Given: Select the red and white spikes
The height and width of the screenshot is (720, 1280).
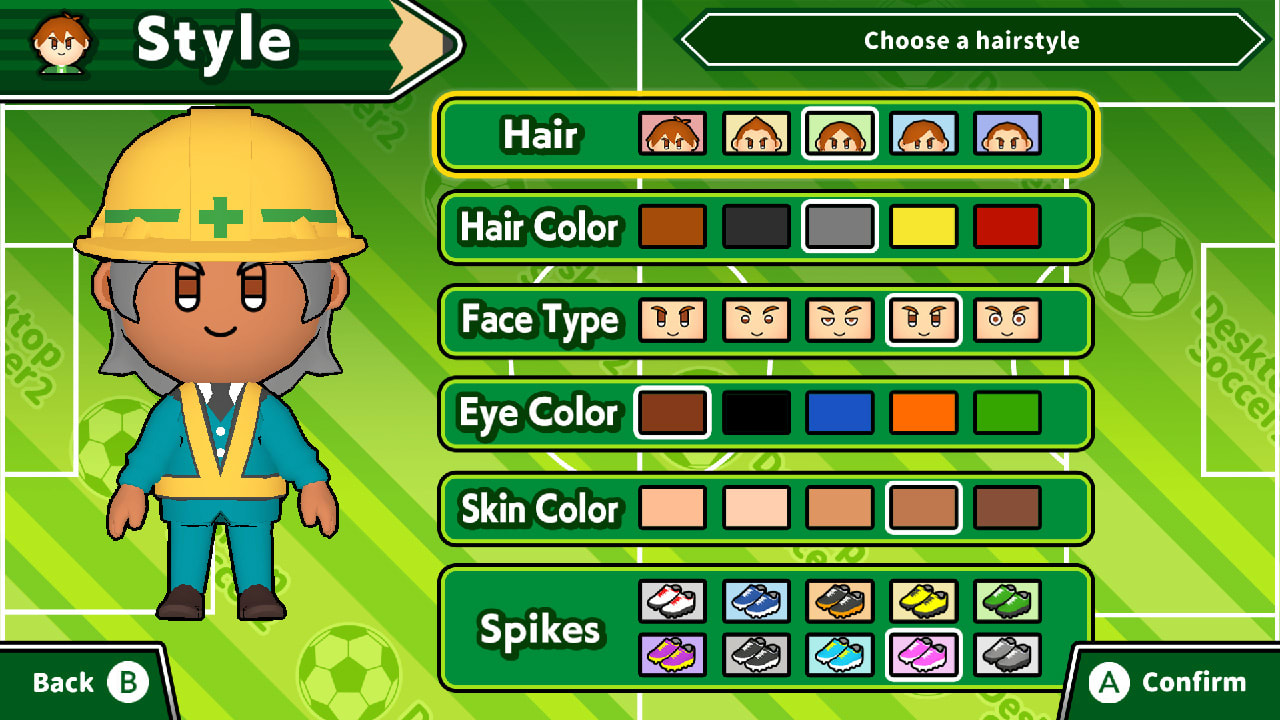Looking at the screenshot, I should pos(672,601).
